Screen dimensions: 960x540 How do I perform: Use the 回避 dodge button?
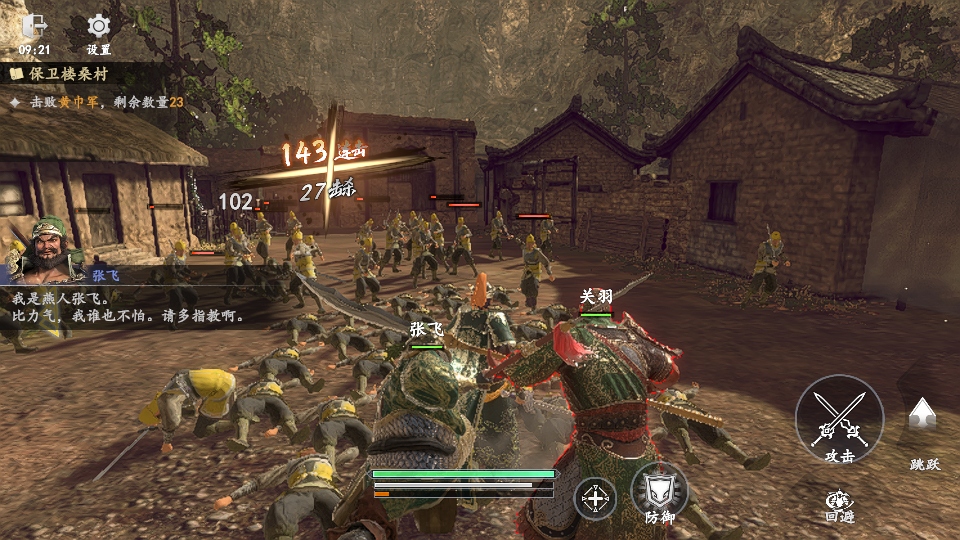click(x=839, y=501)
